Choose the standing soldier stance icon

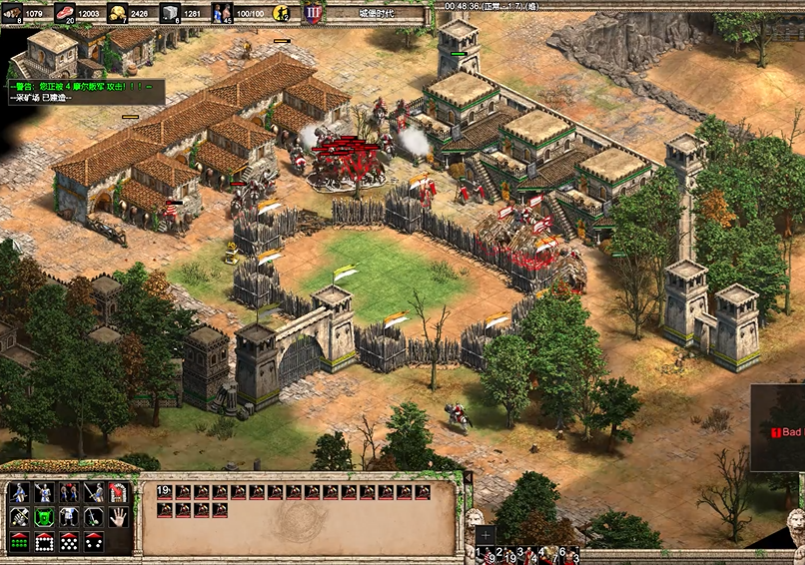[x=69, y=517]
